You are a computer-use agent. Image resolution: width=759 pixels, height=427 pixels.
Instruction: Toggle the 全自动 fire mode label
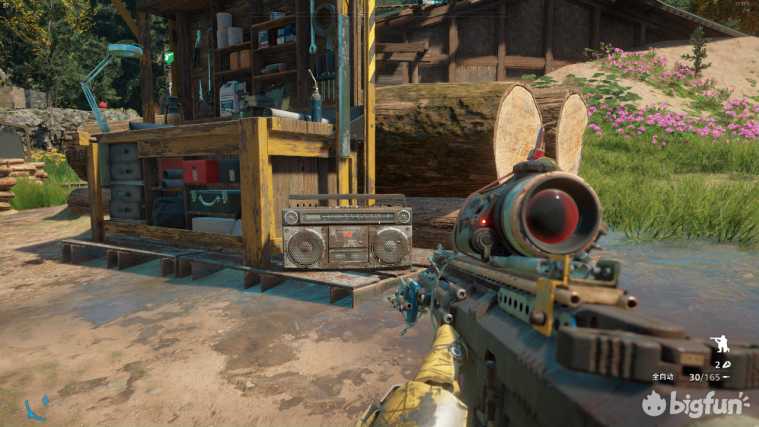pyautogui.click(x=663, y=377)
